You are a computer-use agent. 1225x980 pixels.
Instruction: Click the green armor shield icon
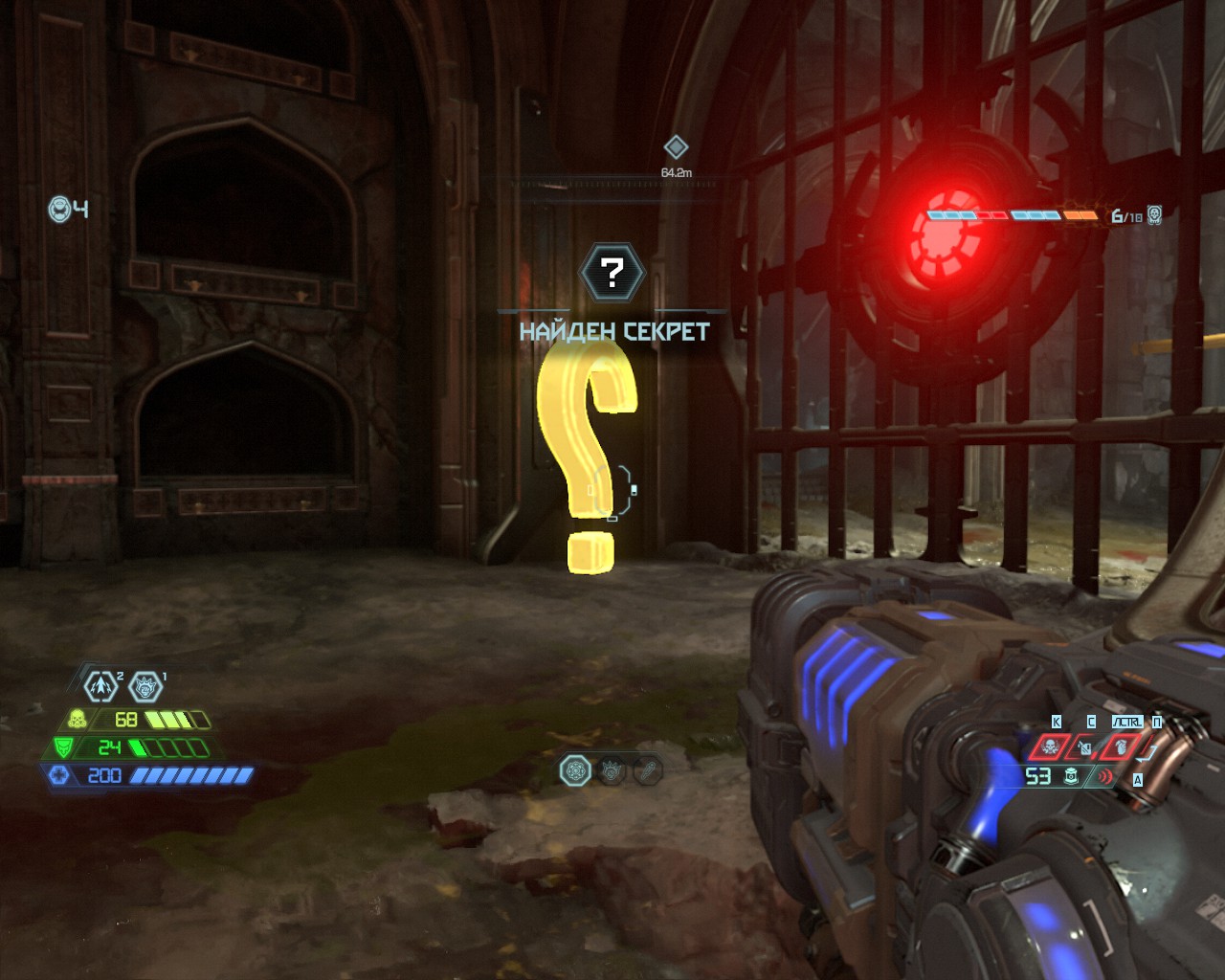63,747
